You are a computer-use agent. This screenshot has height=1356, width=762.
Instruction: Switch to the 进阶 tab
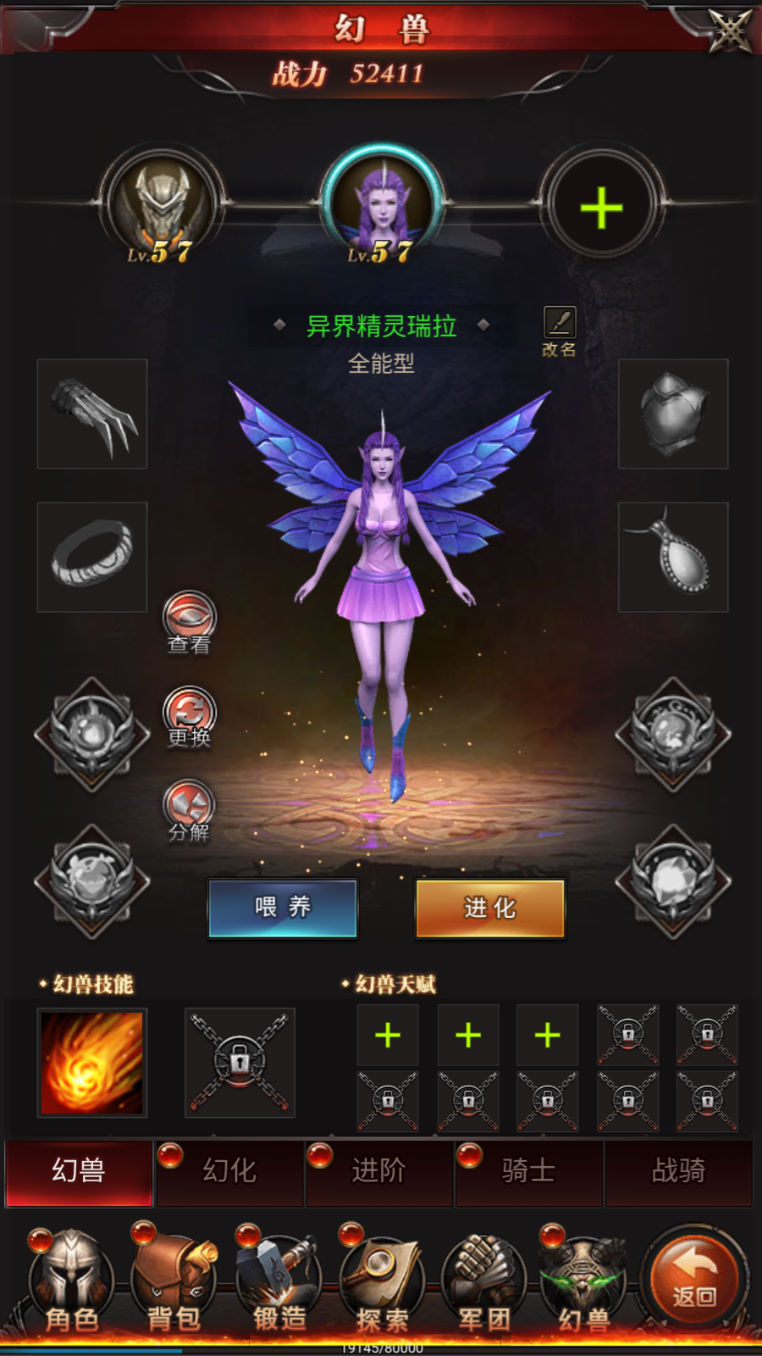[380, 1171]
